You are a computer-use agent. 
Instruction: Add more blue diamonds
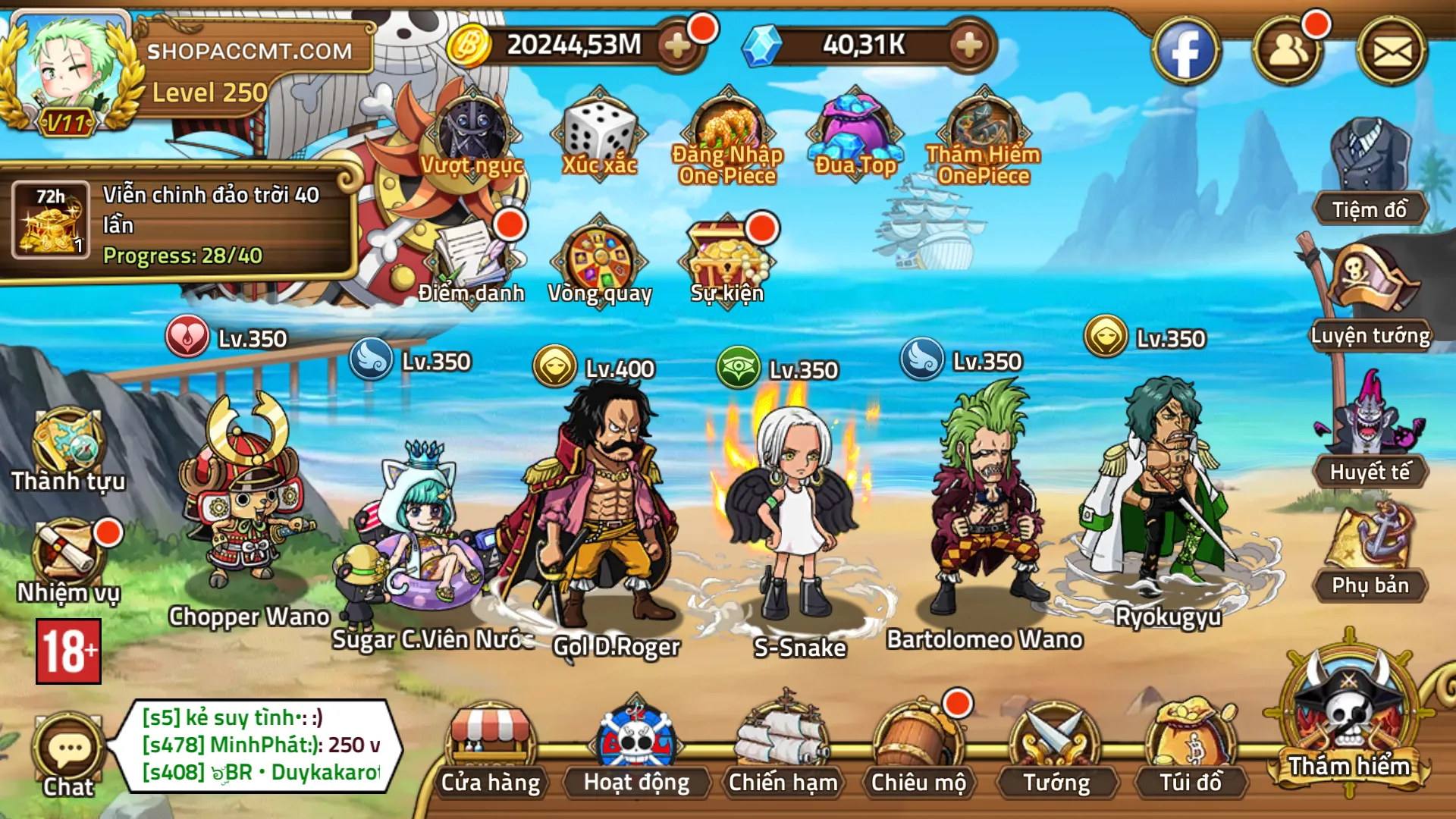click(x=968, y=45)
